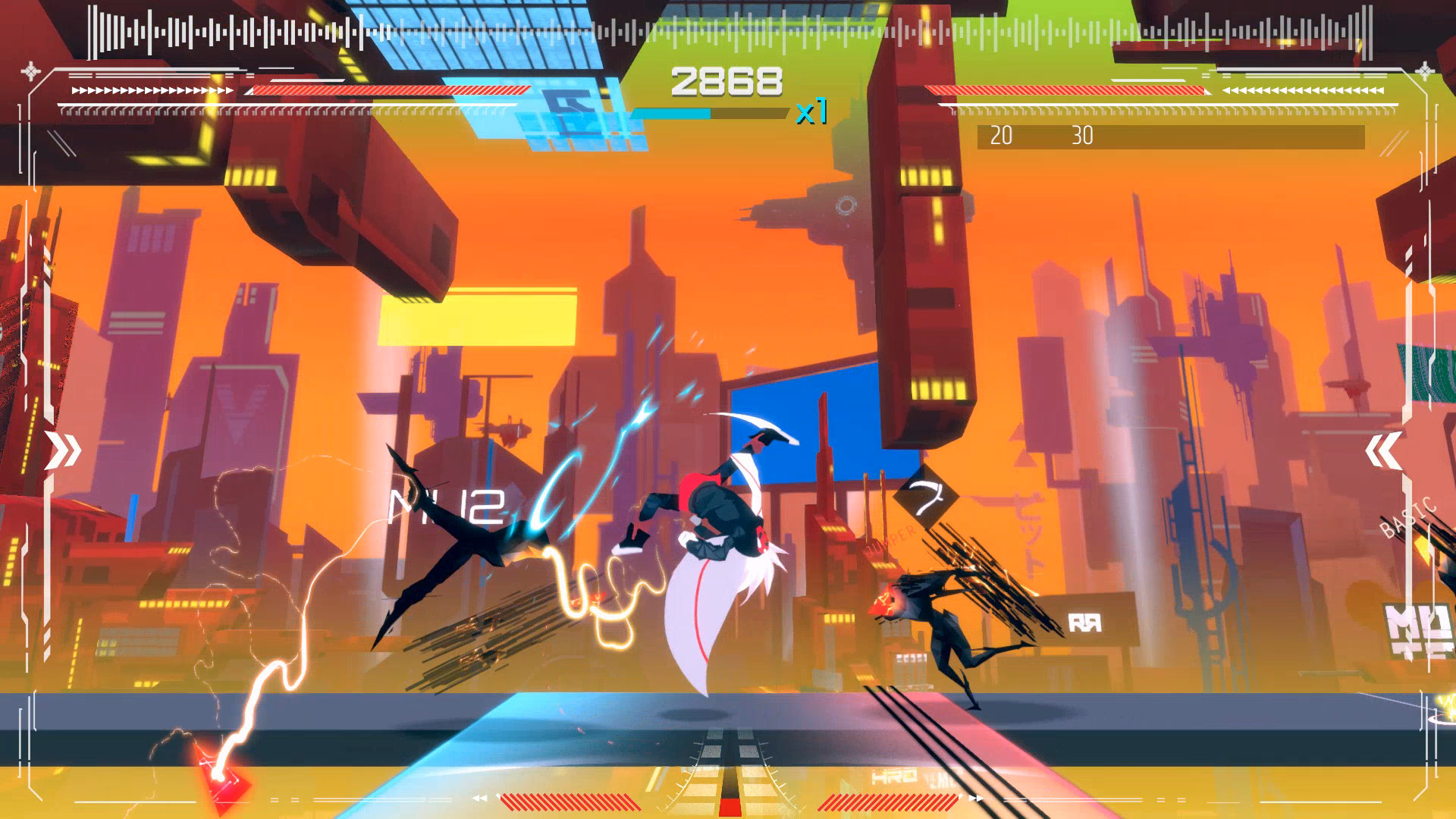
Task: Click the fast-forward arrows at bottom right
Action: [x=977, y=798]
